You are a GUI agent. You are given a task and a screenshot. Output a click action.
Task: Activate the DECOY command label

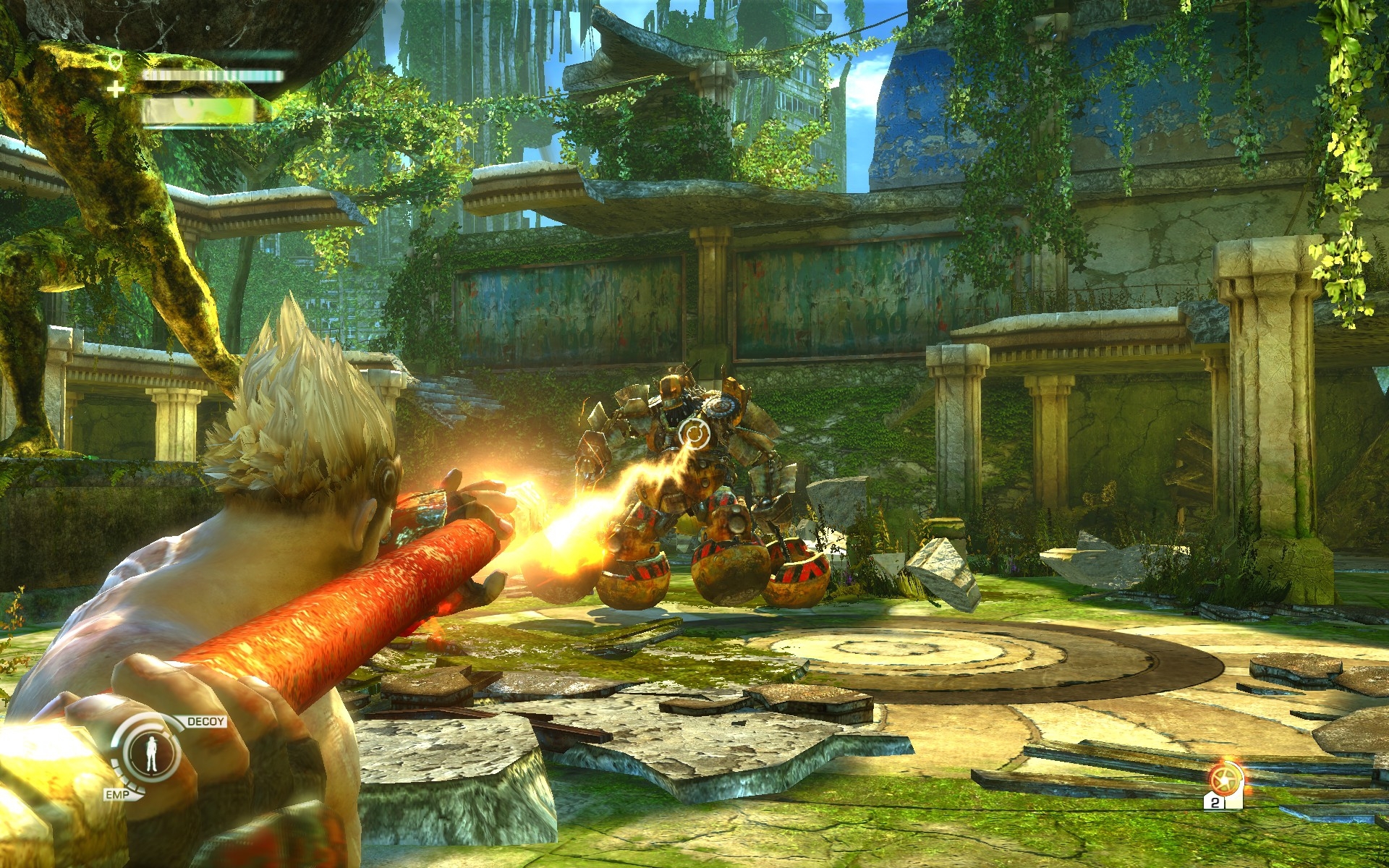tap(206, 721)
